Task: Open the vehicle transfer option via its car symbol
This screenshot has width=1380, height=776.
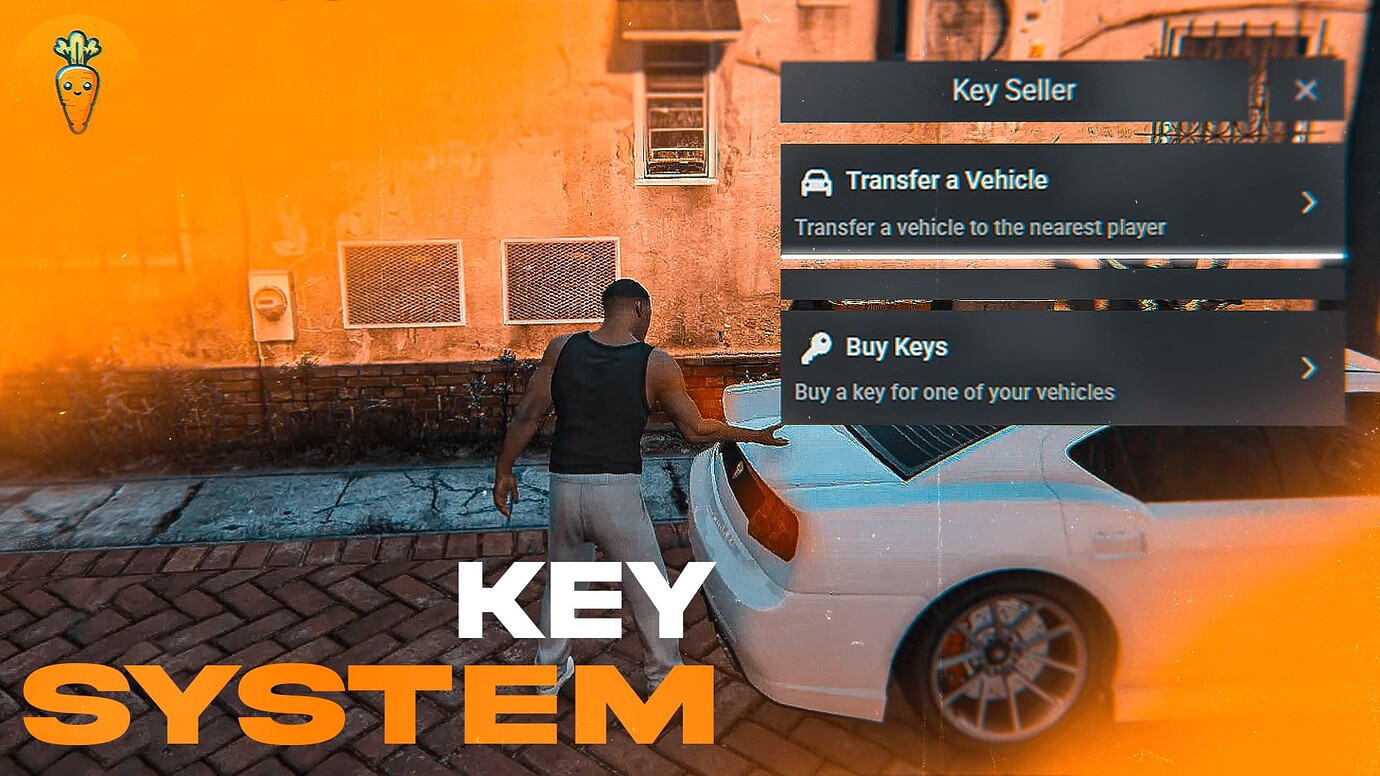Action: [x=816, y=182]
